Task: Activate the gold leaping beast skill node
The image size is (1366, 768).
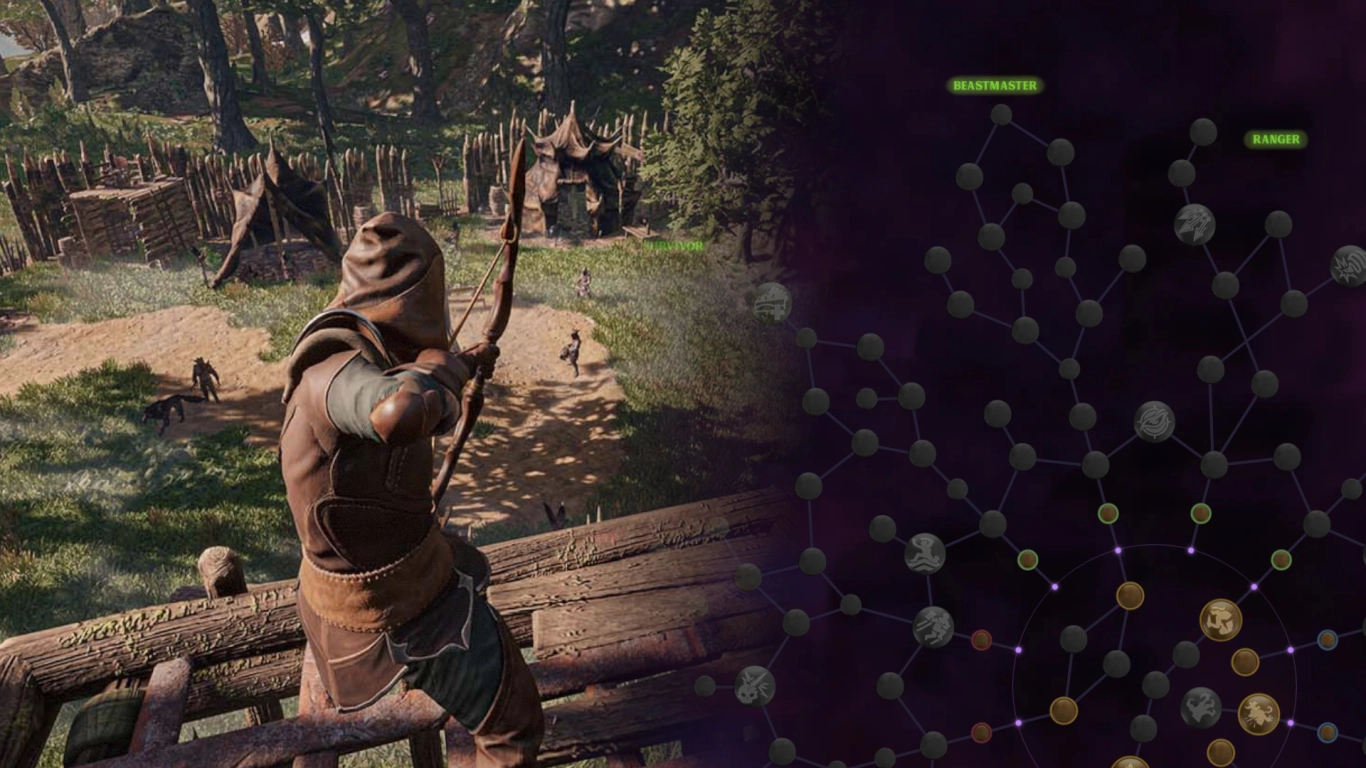Action: pyautogui.click(x=1259, y=714)
